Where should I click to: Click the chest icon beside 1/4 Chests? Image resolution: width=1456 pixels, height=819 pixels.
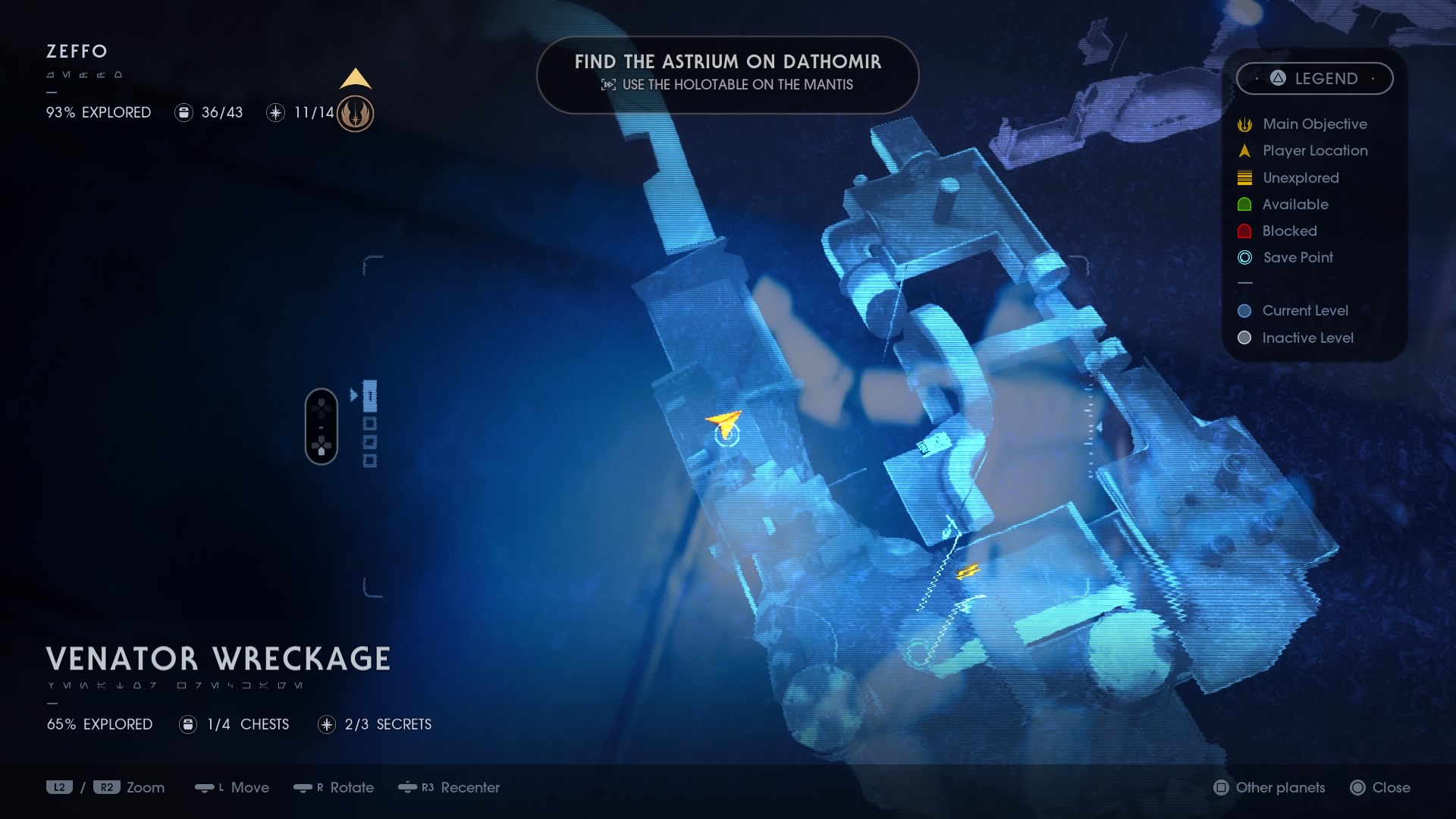point(187,724)
